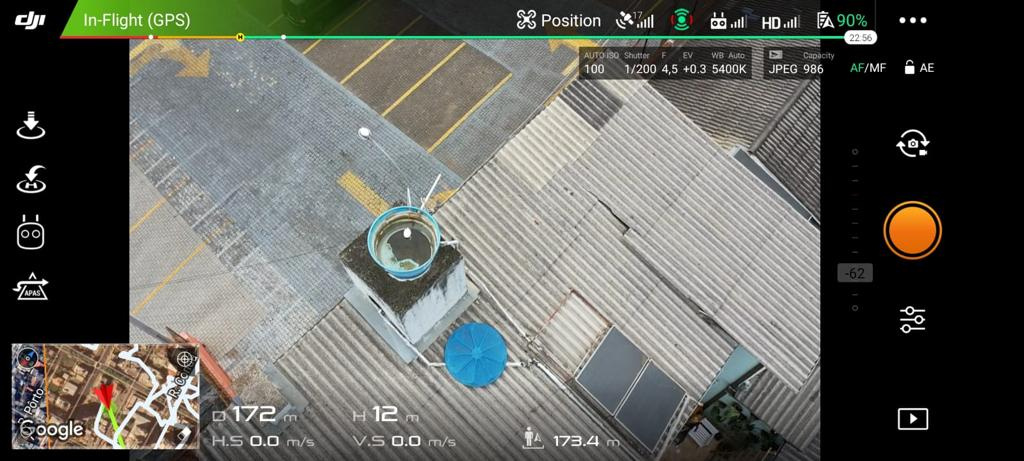This screenshot has width=1024, height=461.
Task: Tap the obstacle sensing status icon
Action: 681,20
